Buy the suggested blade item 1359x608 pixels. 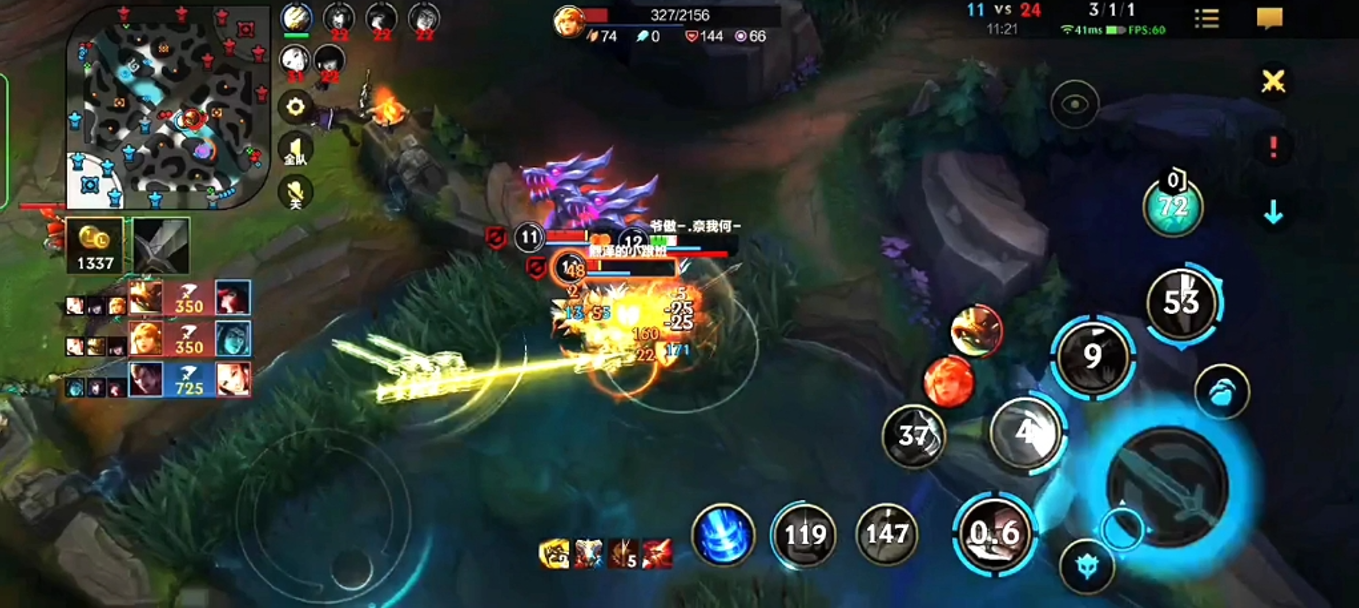click(x=161, y=246)
